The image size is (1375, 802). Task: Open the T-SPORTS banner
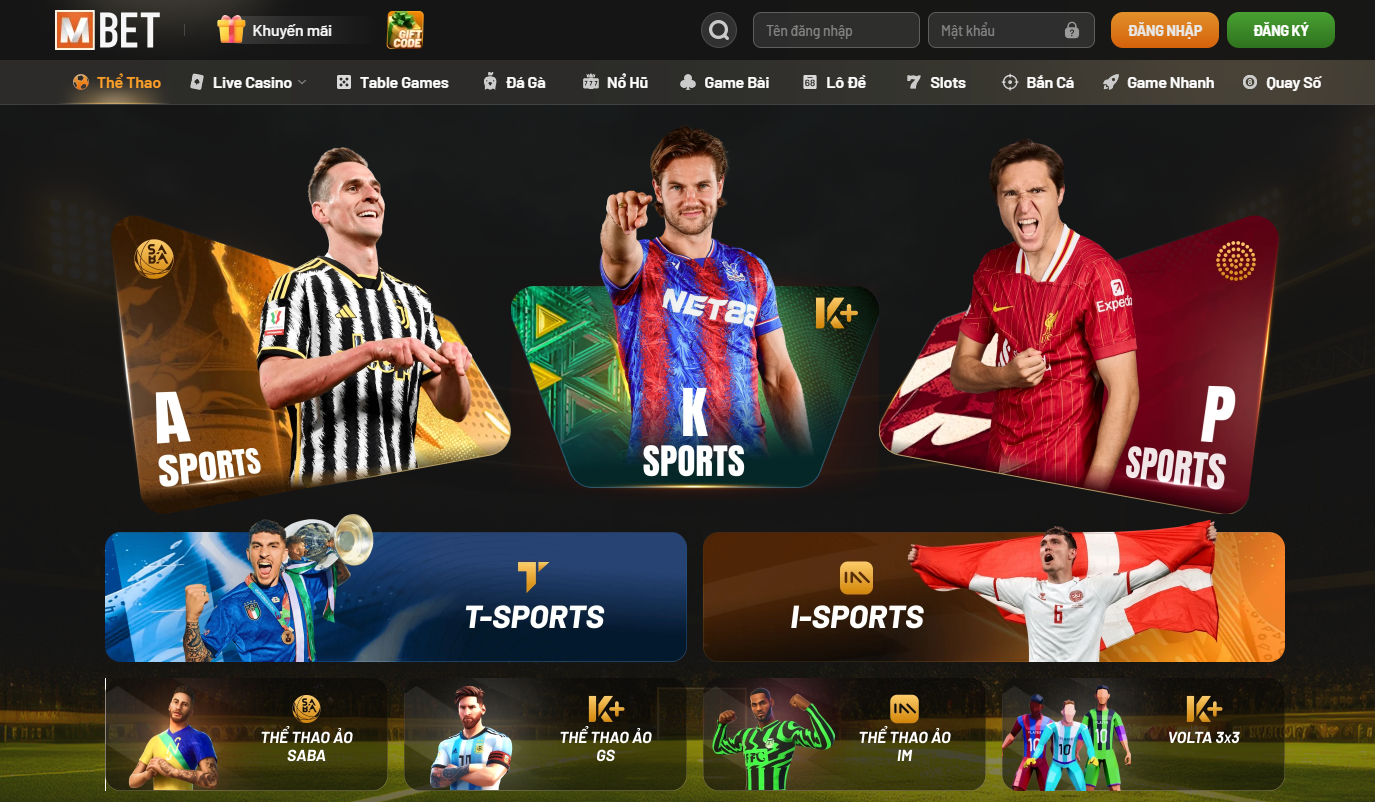396,597
